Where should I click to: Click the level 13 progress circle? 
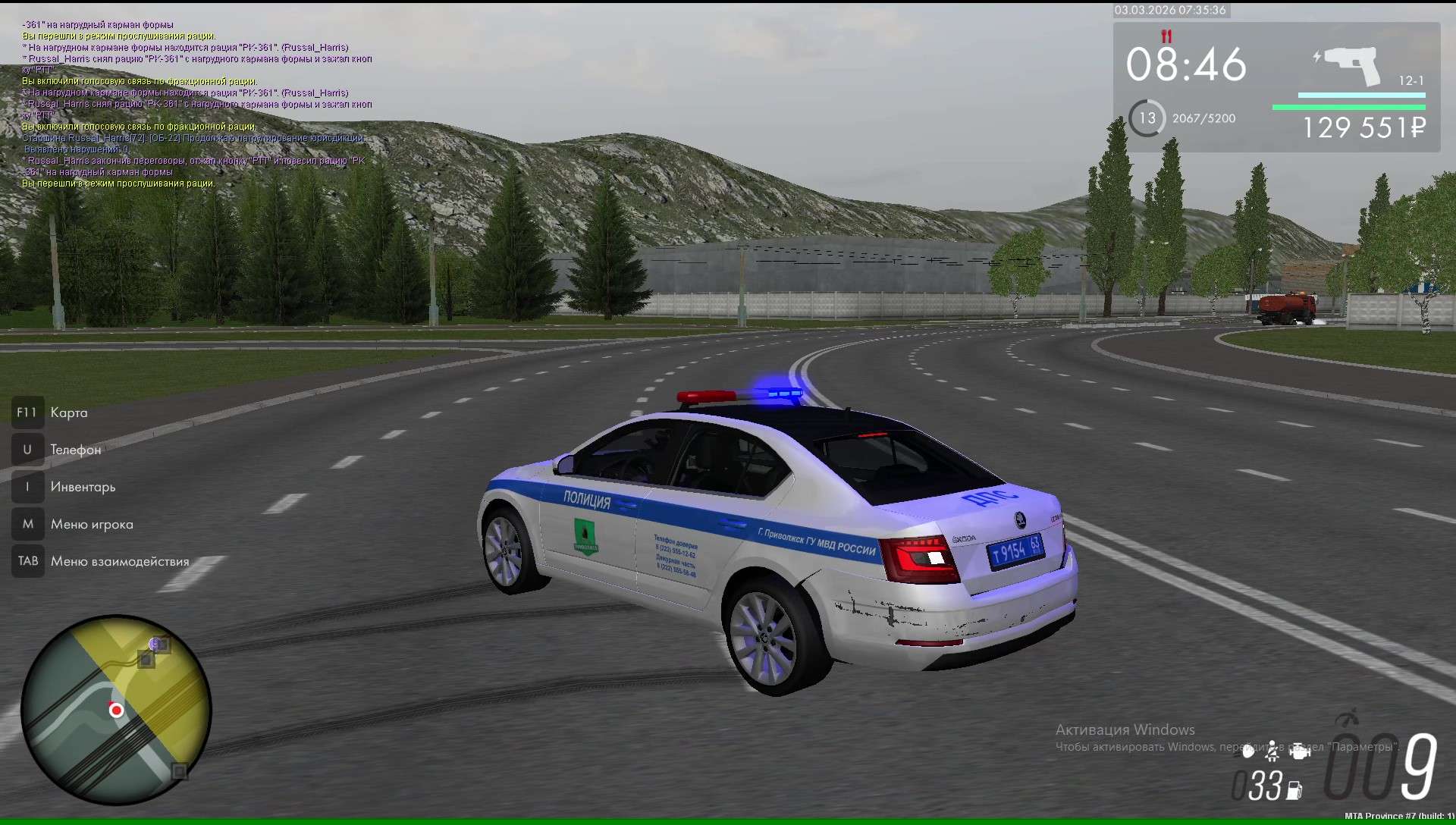tap(1147, 118)
